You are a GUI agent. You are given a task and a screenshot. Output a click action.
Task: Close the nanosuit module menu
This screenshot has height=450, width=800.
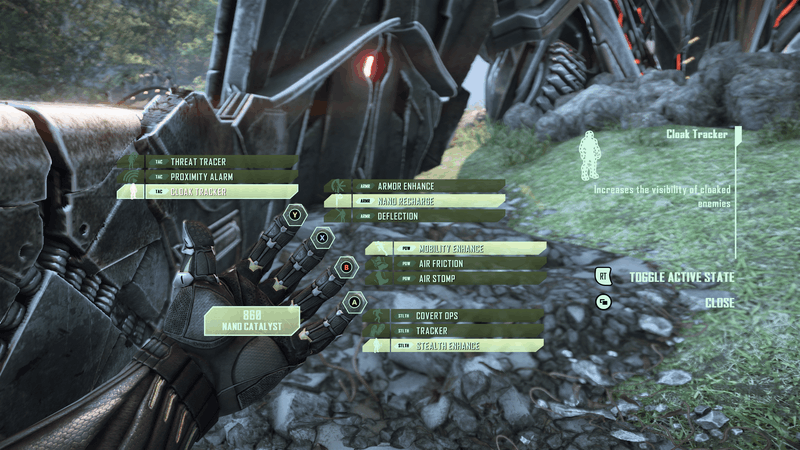click(x=718, y=302)
